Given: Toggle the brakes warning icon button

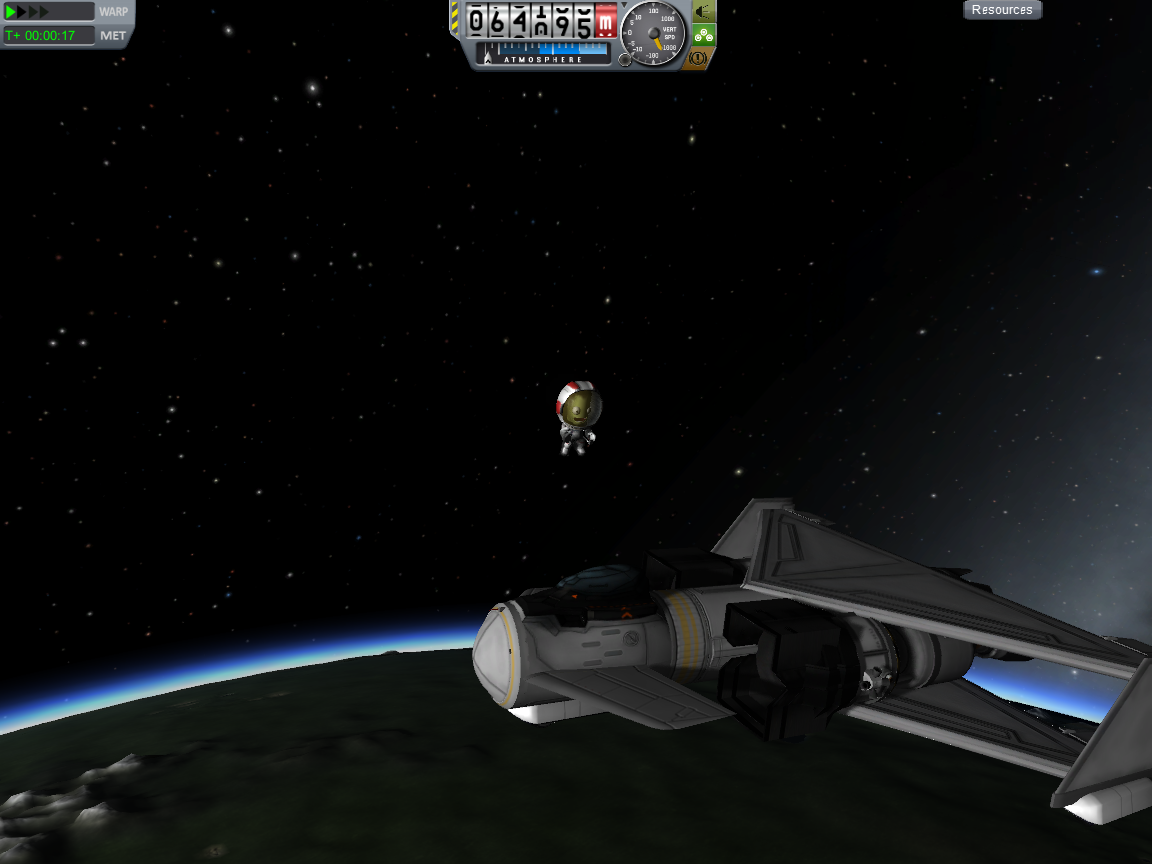Looking at the screenshot, I should click(x=699, y=58).
